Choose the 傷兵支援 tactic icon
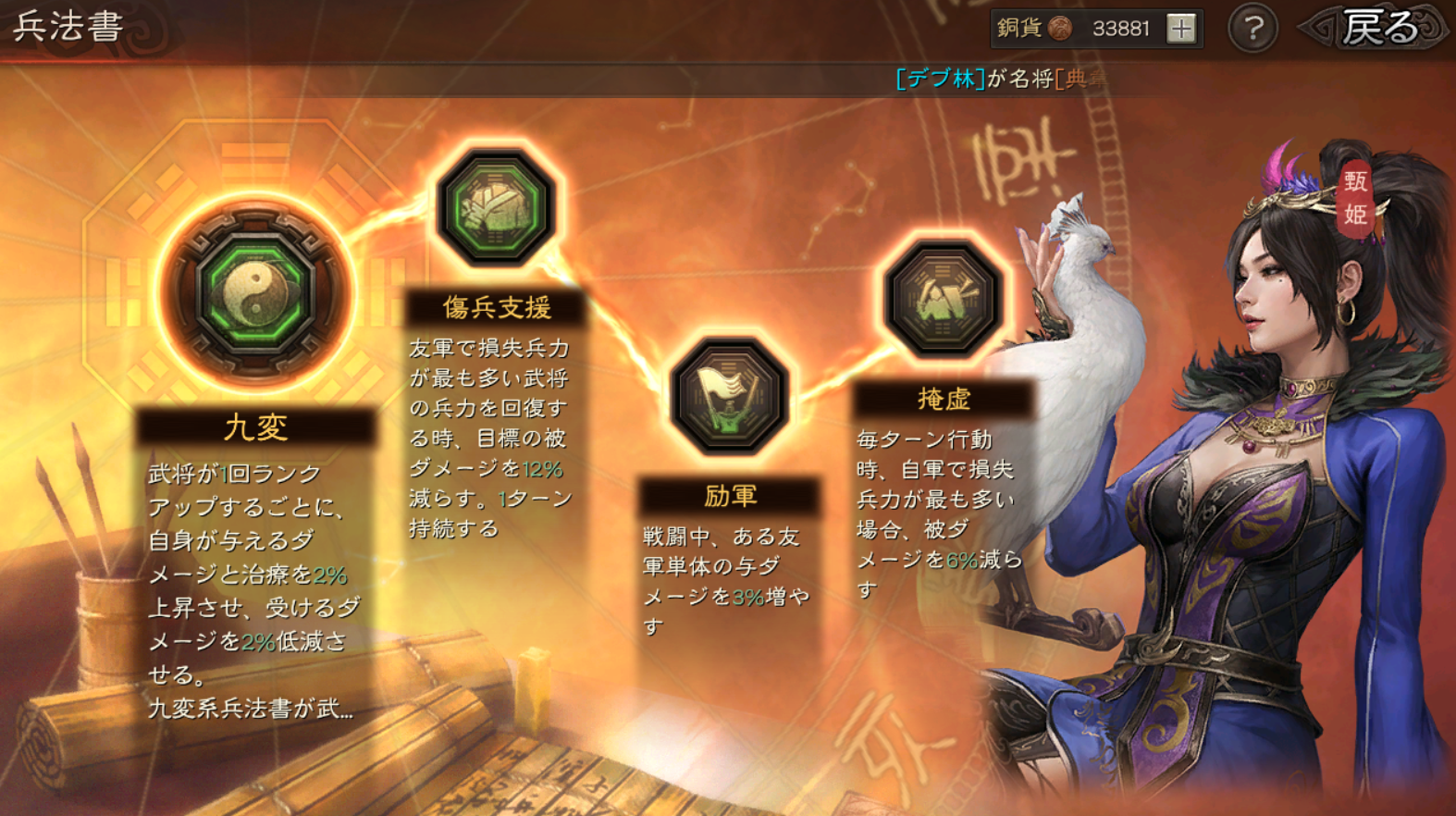This screenshot has height=816, width=1456. (x=496, y=208)
